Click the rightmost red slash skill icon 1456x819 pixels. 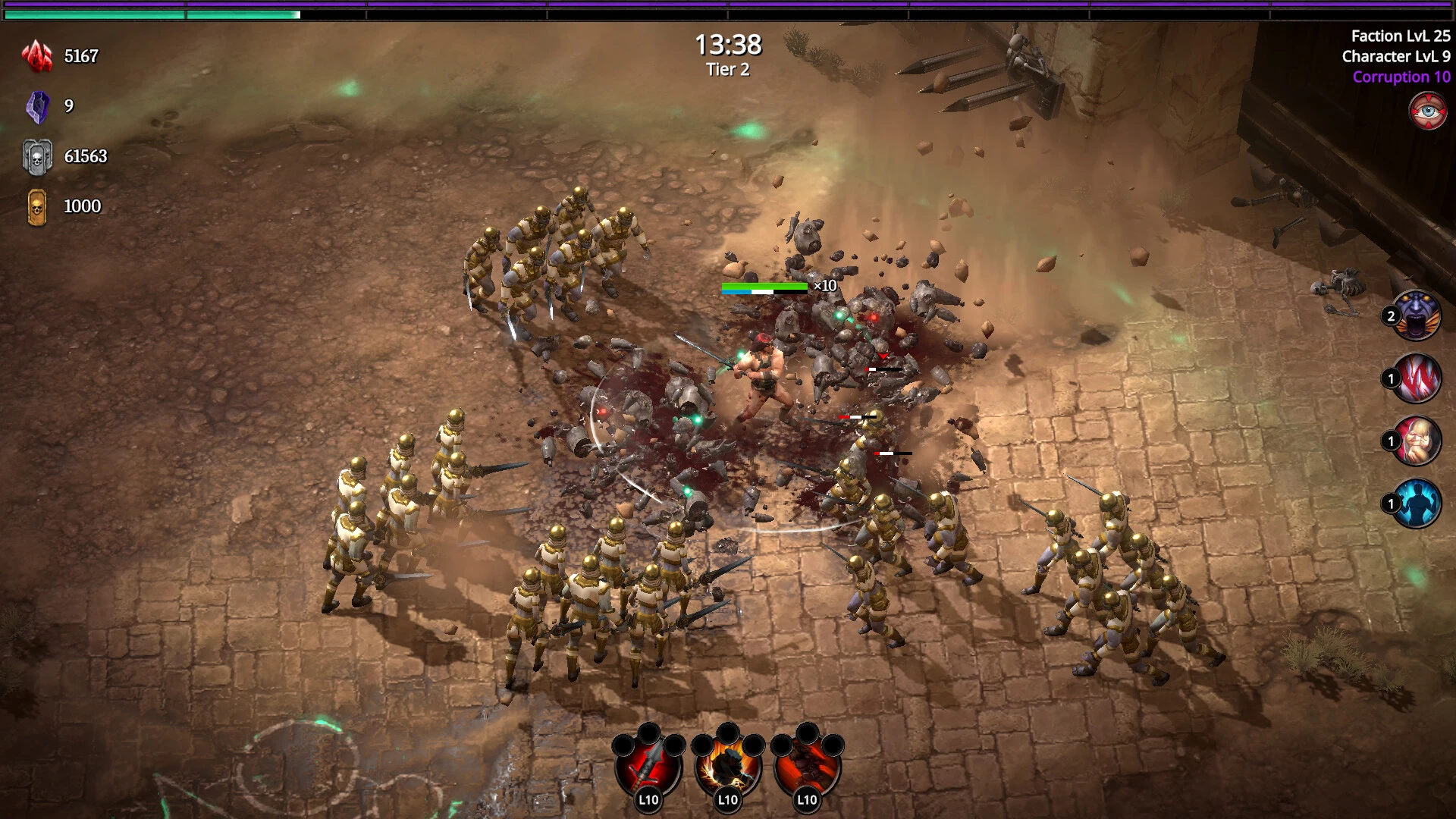pyautogui.click(x=808, y=770)
